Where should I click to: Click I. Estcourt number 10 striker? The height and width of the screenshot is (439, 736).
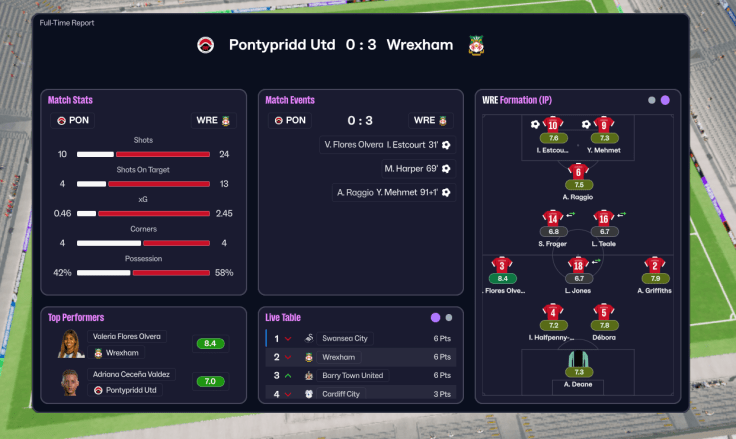click(x=553, y=126)
